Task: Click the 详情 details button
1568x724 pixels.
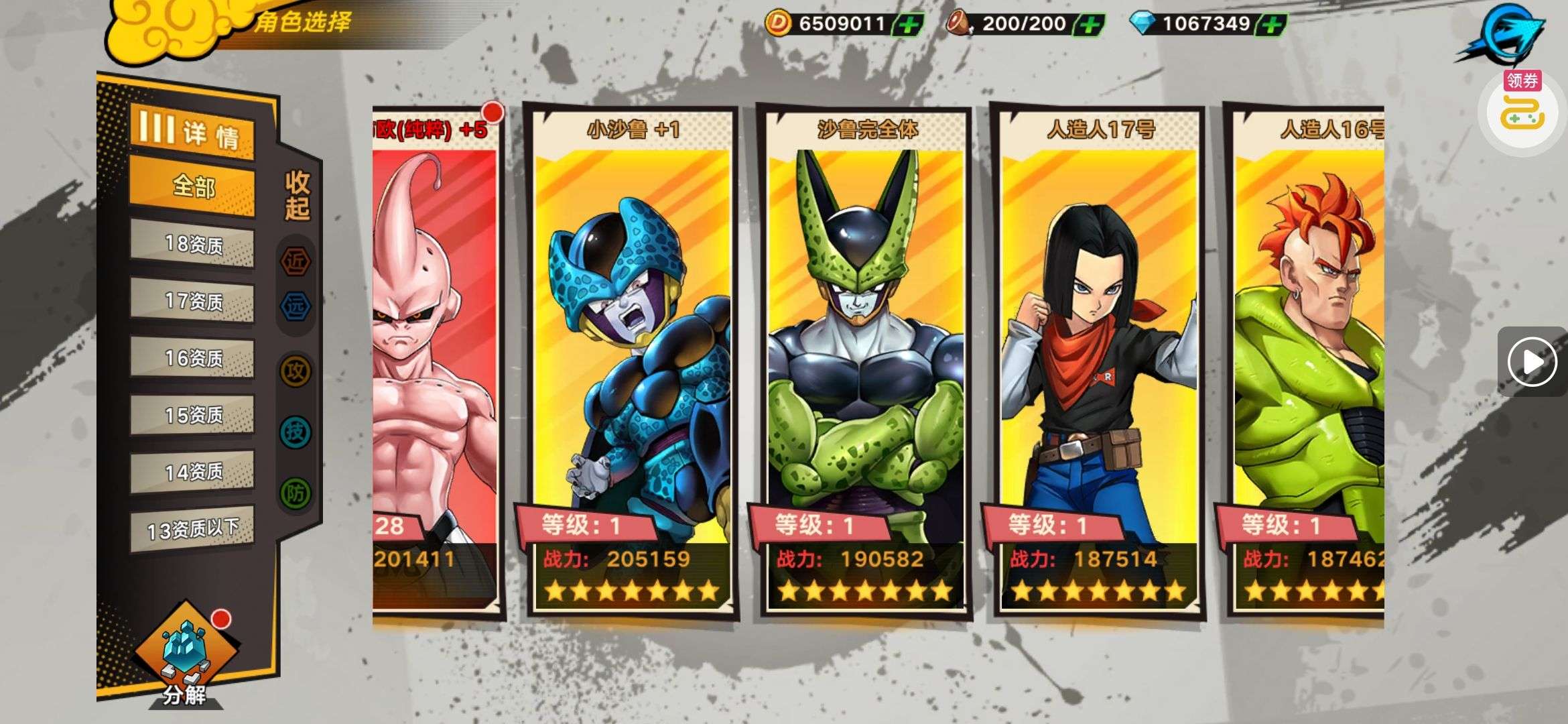Action: tap(192, 132)
